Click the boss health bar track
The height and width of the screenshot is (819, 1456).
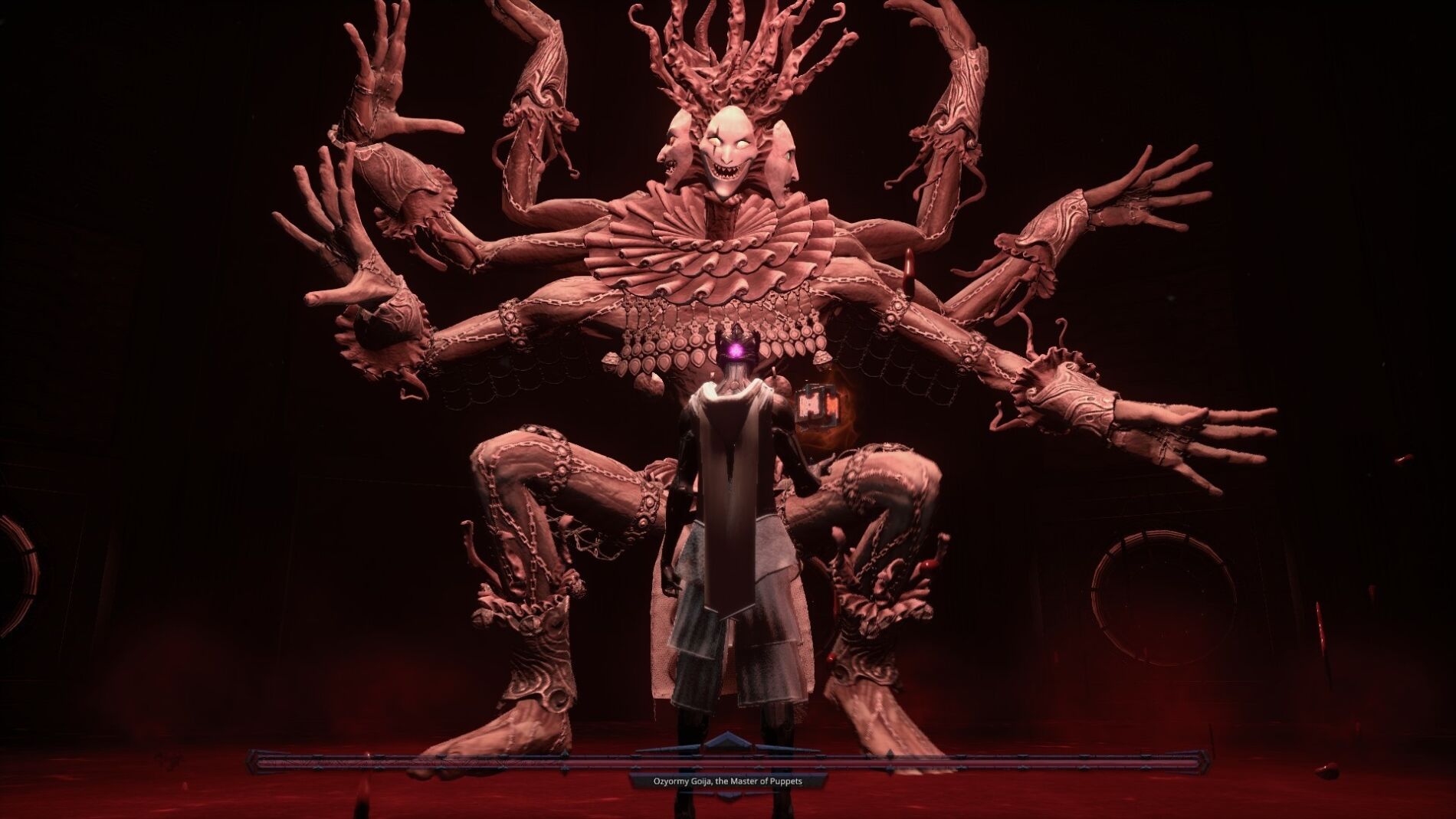pos(536,762)
